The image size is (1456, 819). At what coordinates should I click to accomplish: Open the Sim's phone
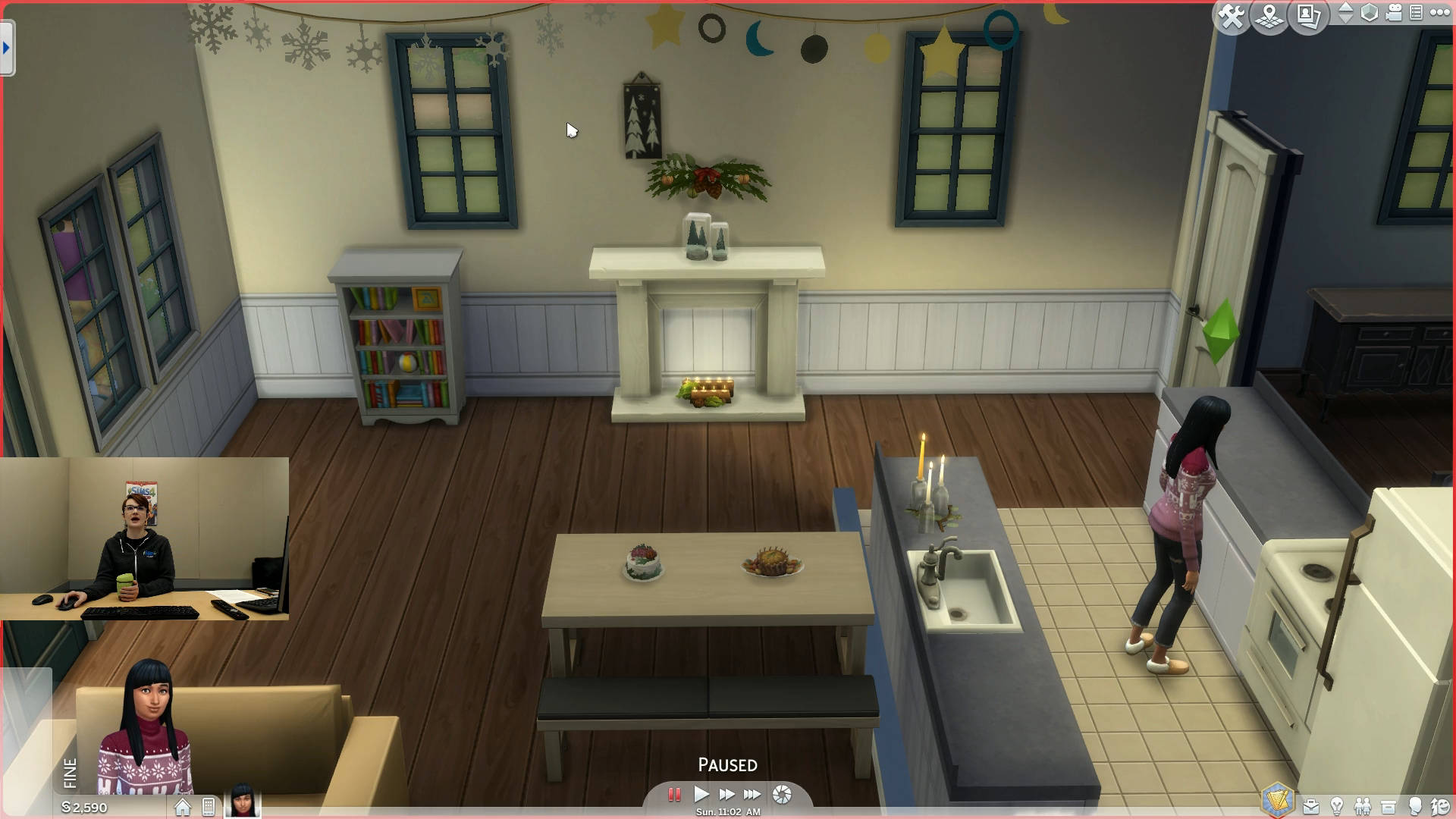point(209,808)
